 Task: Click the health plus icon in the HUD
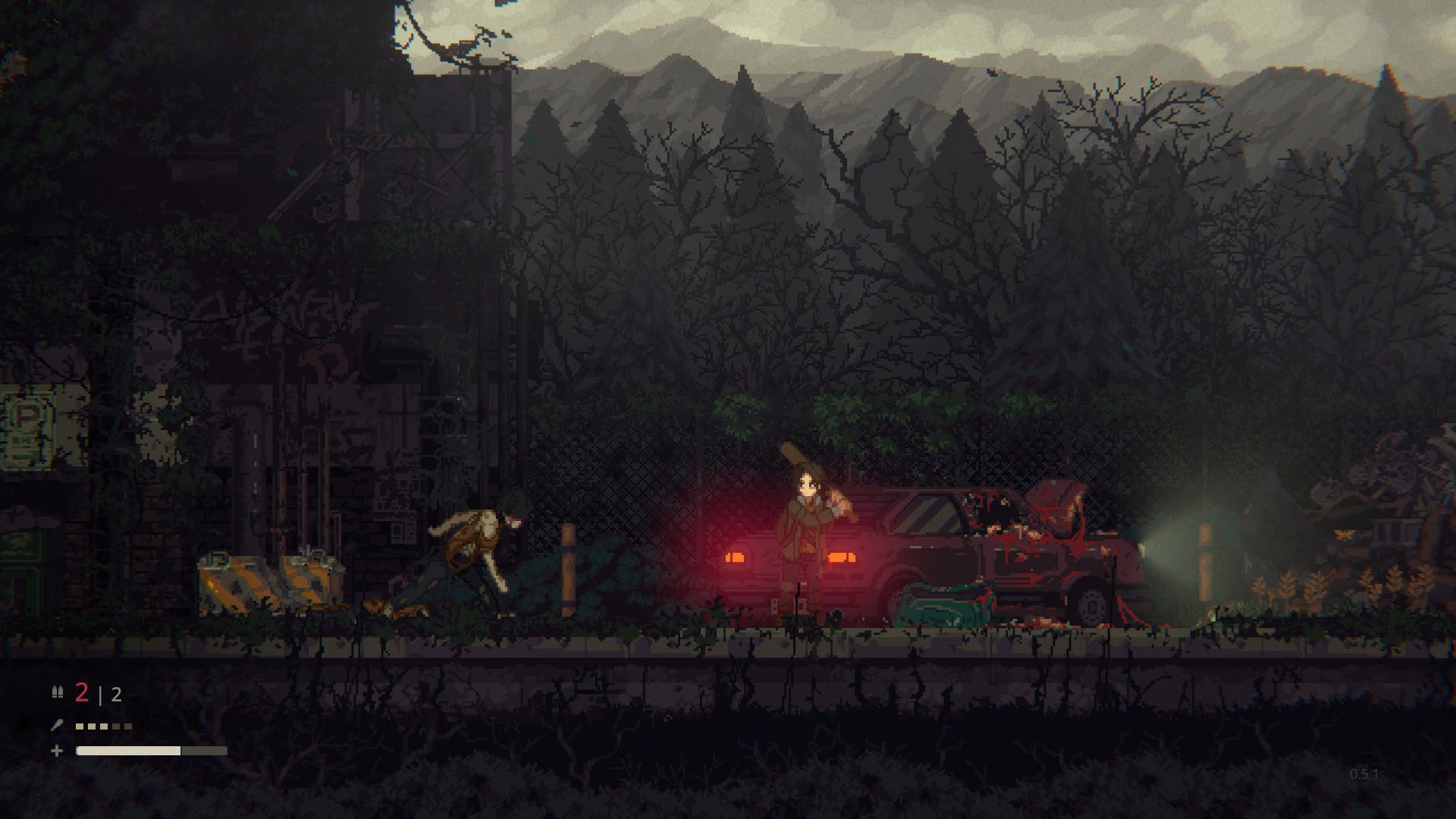pyautogui.click(x=57, y=752)
